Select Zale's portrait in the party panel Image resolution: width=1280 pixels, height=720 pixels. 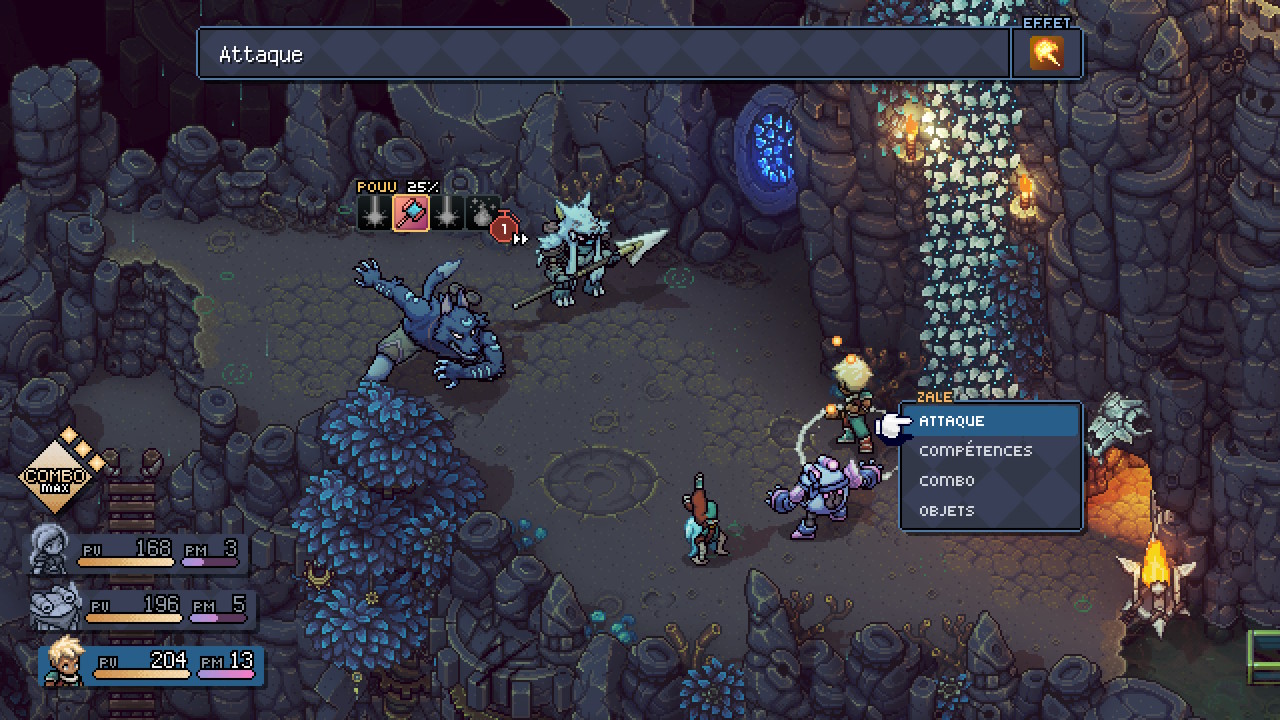(67, 662)
